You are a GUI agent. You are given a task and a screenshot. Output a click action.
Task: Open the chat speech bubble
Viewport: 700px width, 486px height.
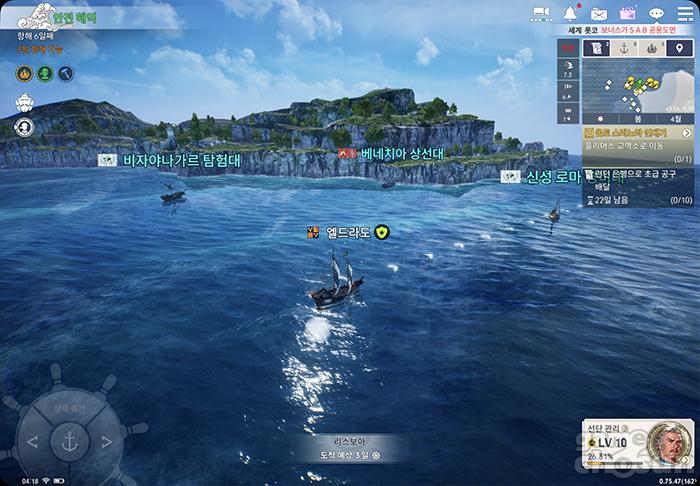[656, 14]
